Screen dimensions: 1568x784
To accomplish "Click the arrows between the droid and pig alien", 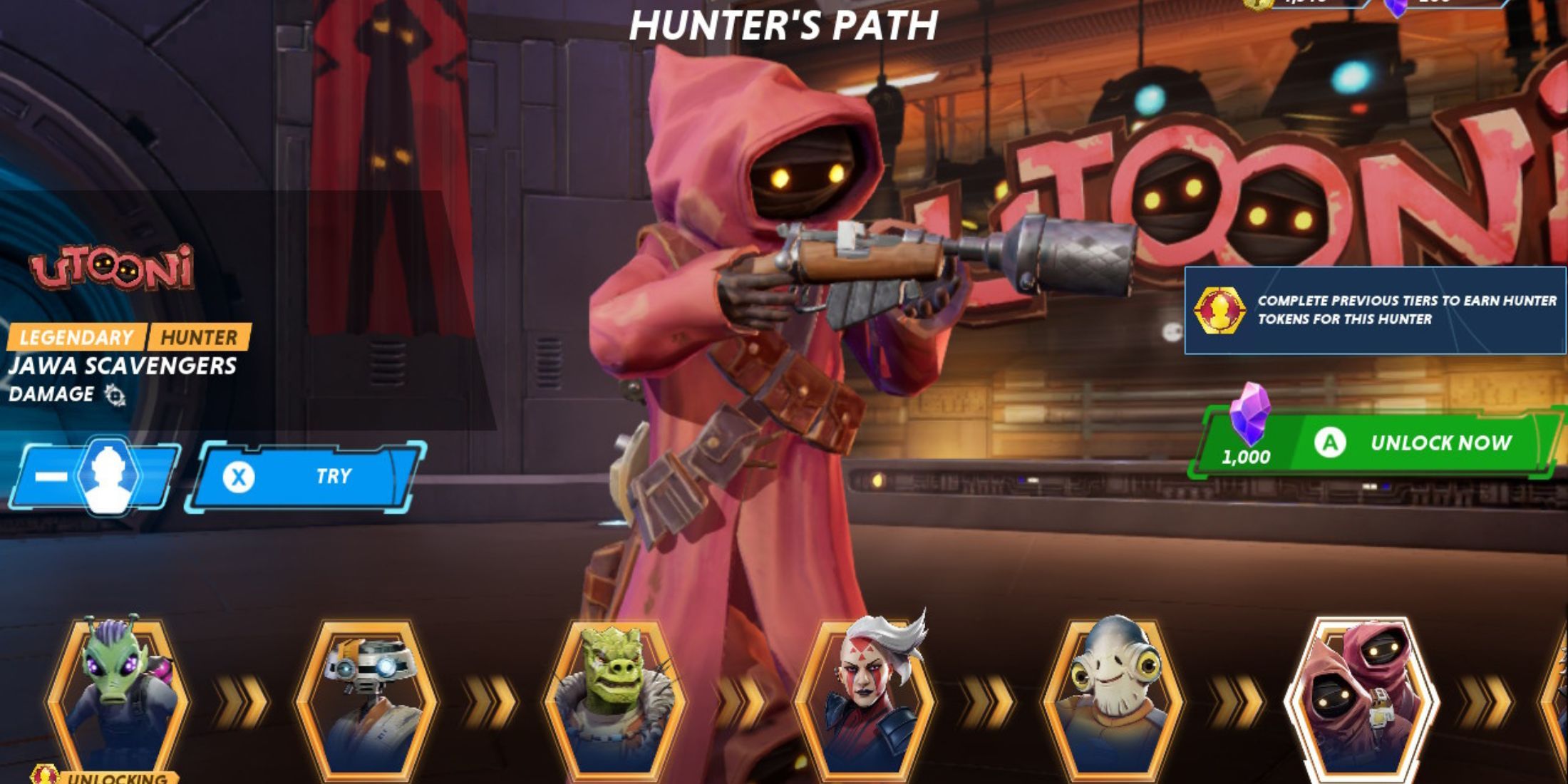I will coord(493,698).
